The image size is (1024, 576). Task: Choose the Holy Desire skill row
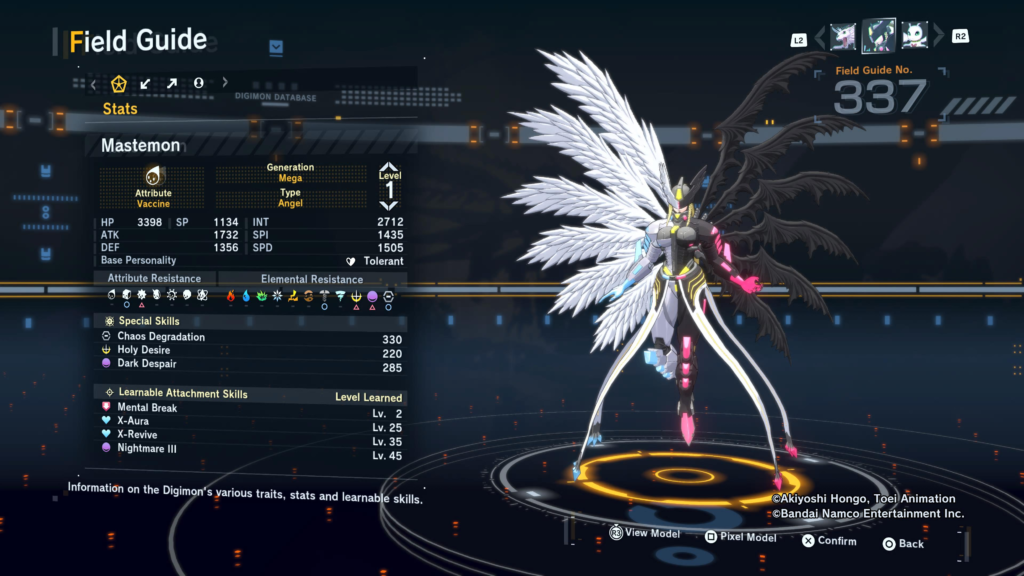(x=144, y=351)
